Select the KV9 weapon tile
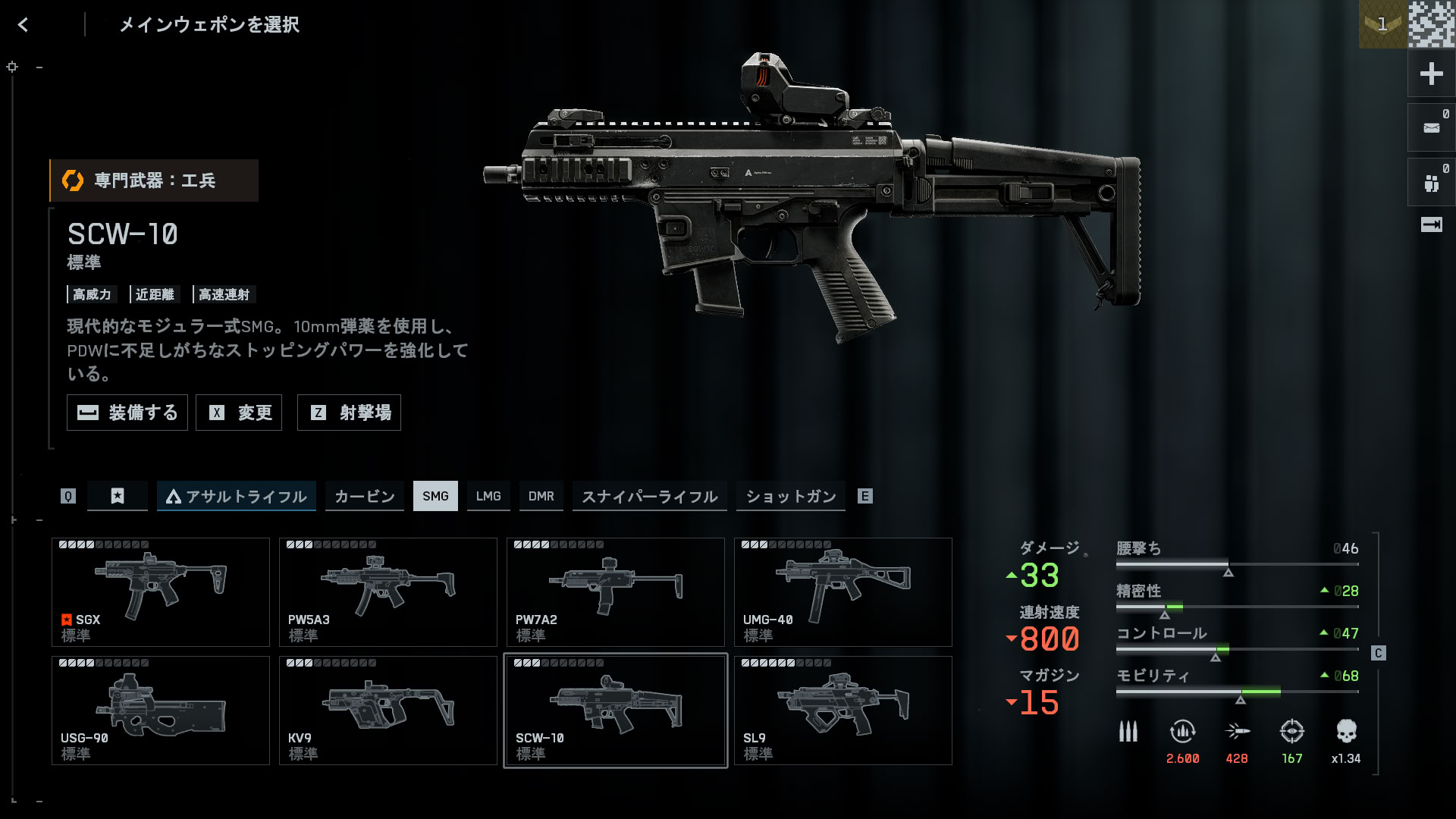This screenshot has width=1456, height=819. point(388,711)
